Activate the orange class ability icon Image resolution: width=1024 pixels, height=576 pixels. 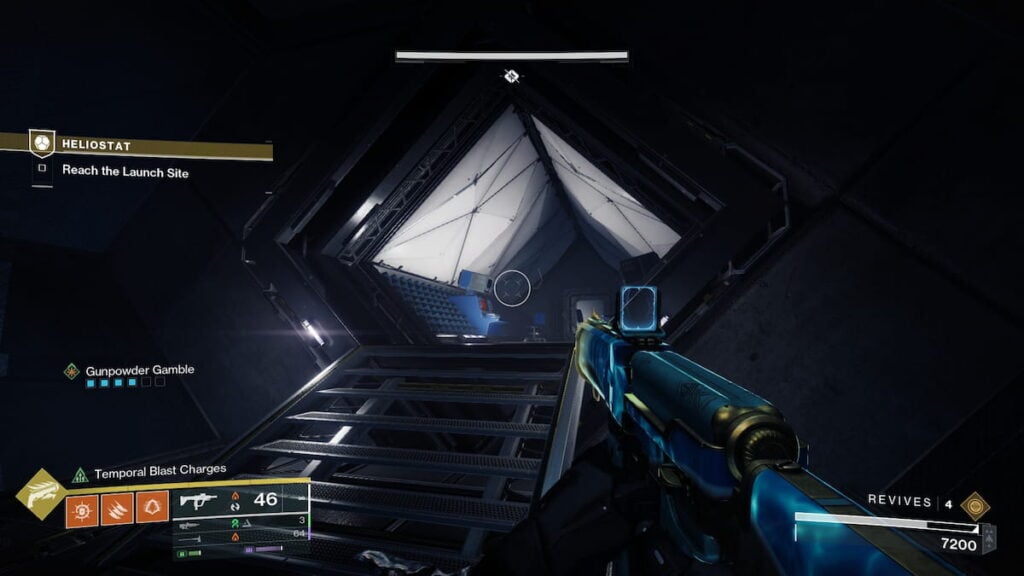(152, 509)
